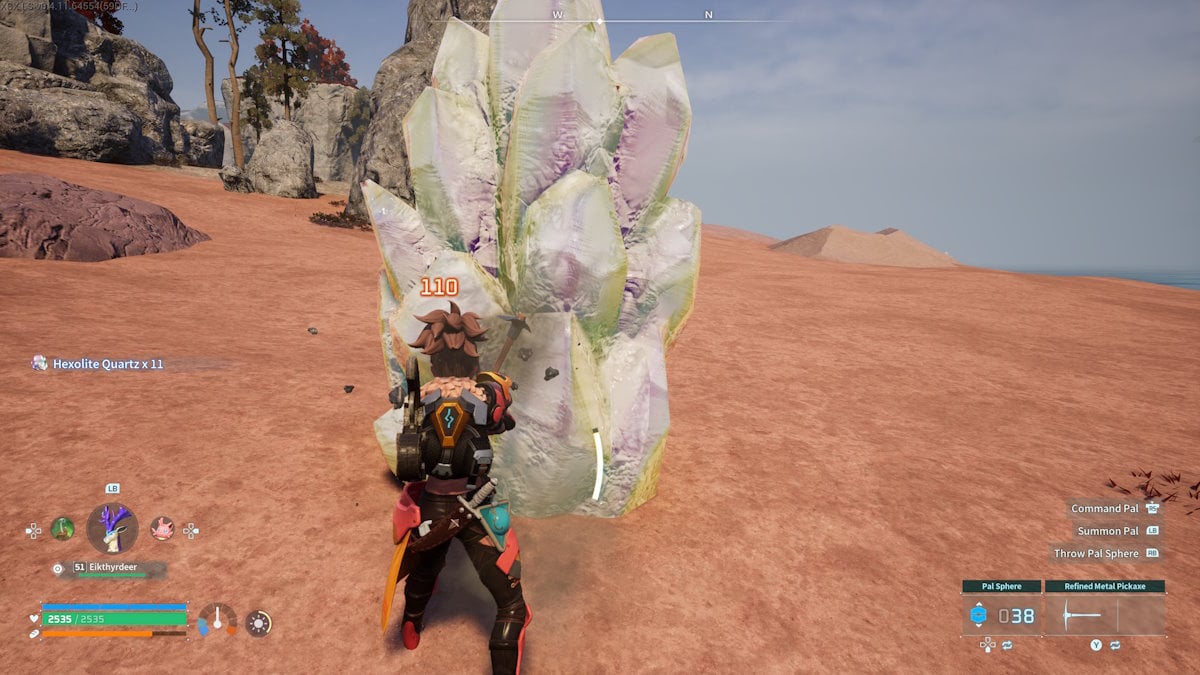Click the Hexolite Quartz pickup notification

98,364
